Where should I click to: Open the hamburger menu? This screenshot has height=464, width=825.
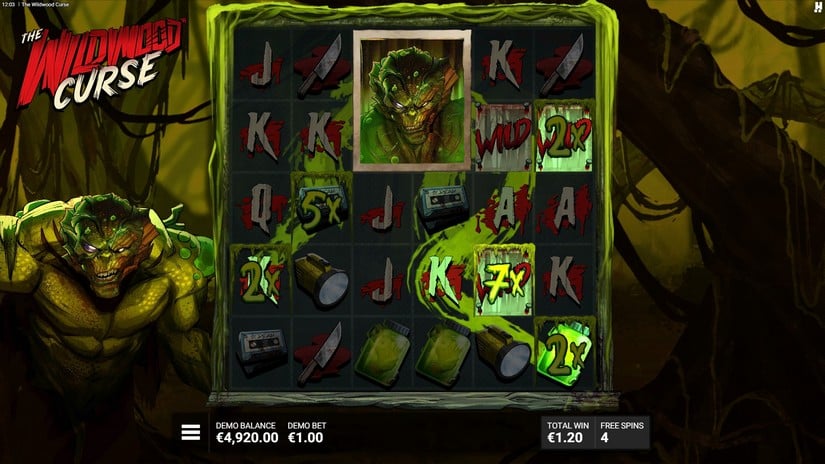[x=190, y=432]
